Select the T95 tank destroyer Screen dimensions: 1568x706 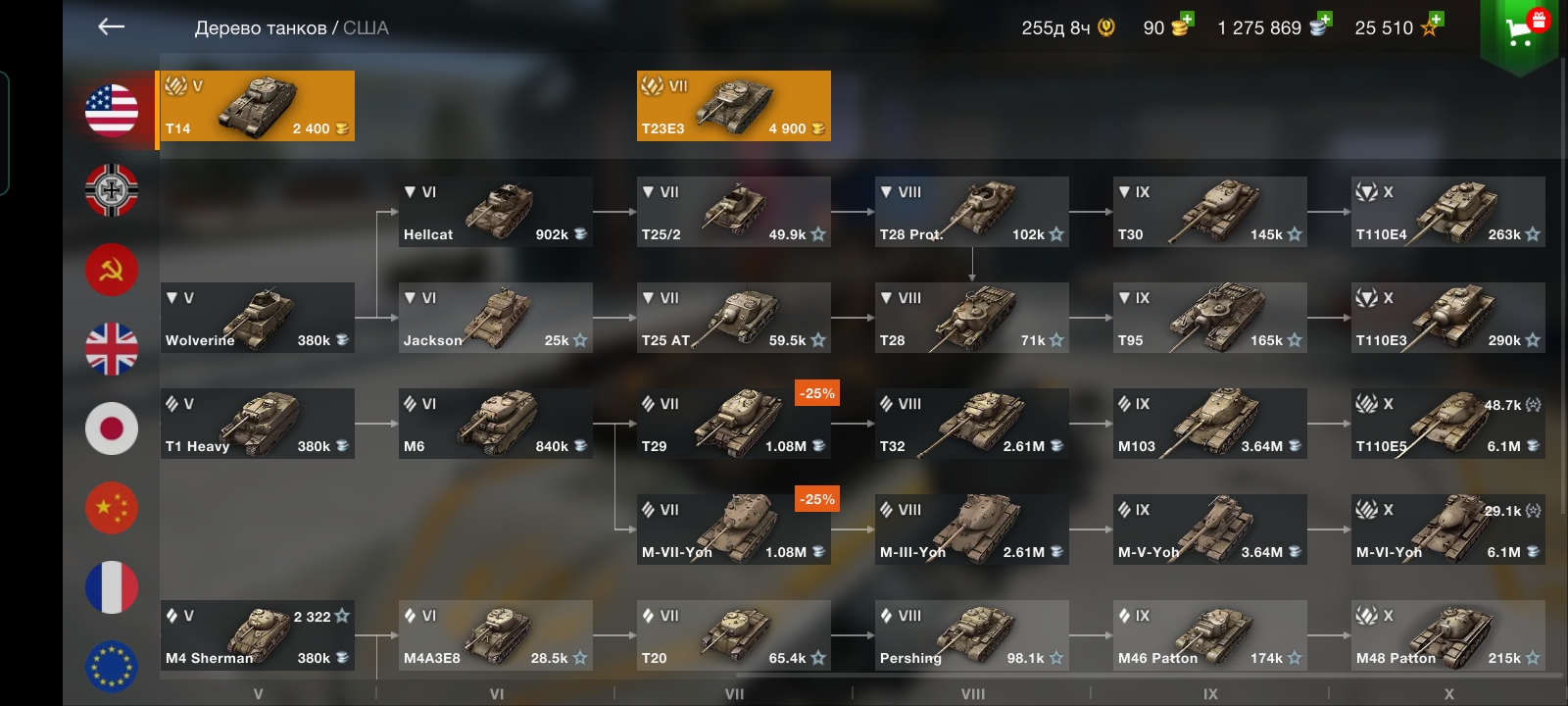click(1209, 318)
